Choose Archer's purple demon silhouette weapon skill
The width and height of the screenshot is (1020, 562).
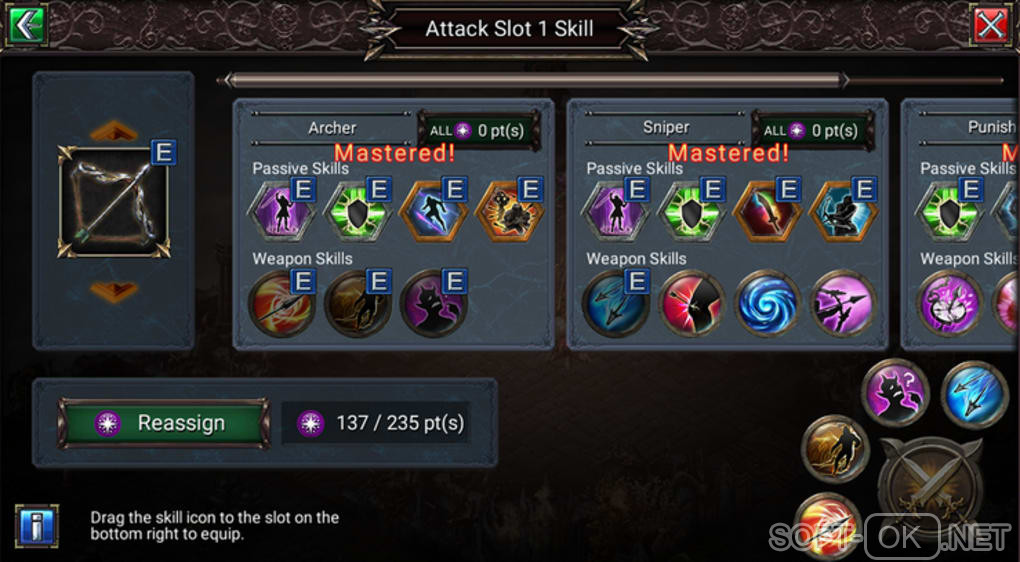(434, 305)
